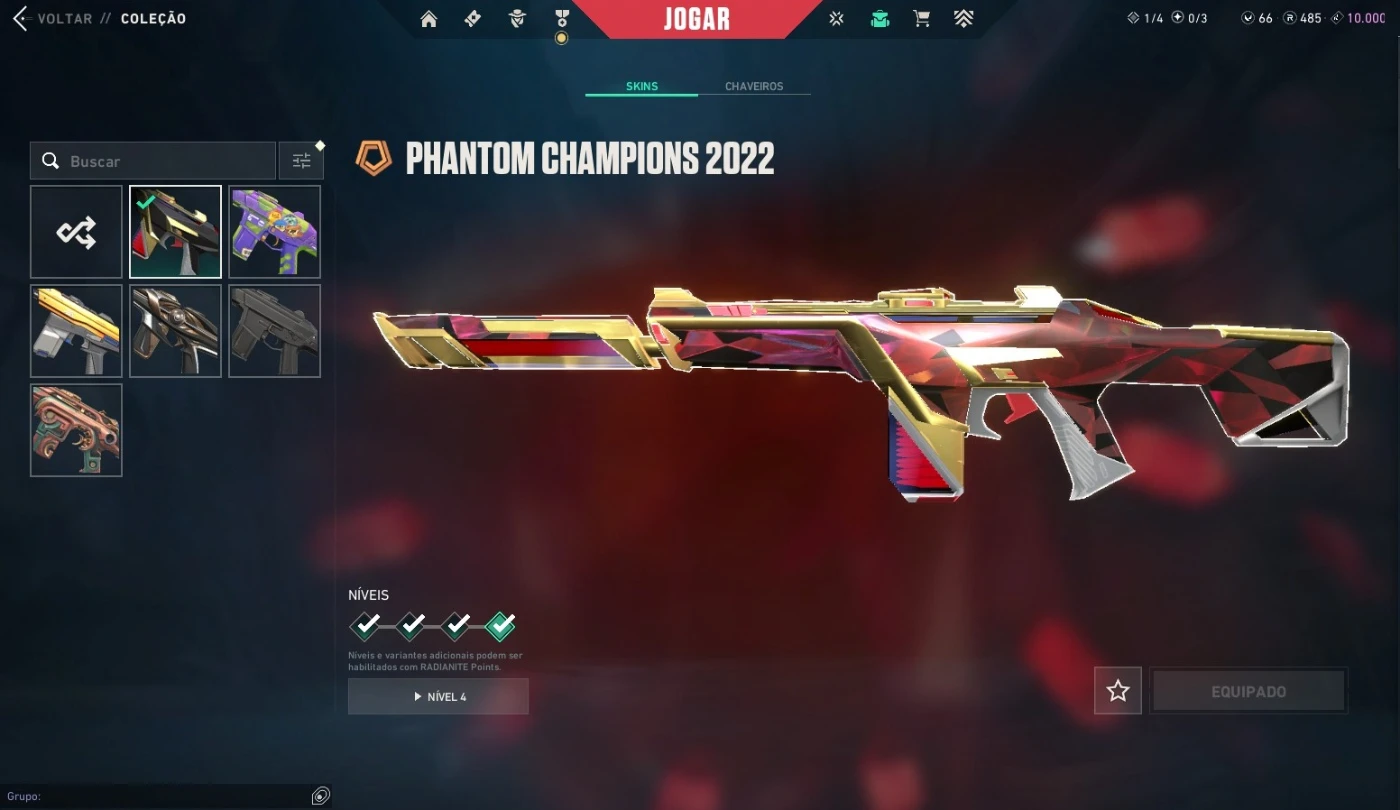The width and height of the screenshot is (1400, 810).
Task: Open the group chat icon
Action: click(320, 796)
